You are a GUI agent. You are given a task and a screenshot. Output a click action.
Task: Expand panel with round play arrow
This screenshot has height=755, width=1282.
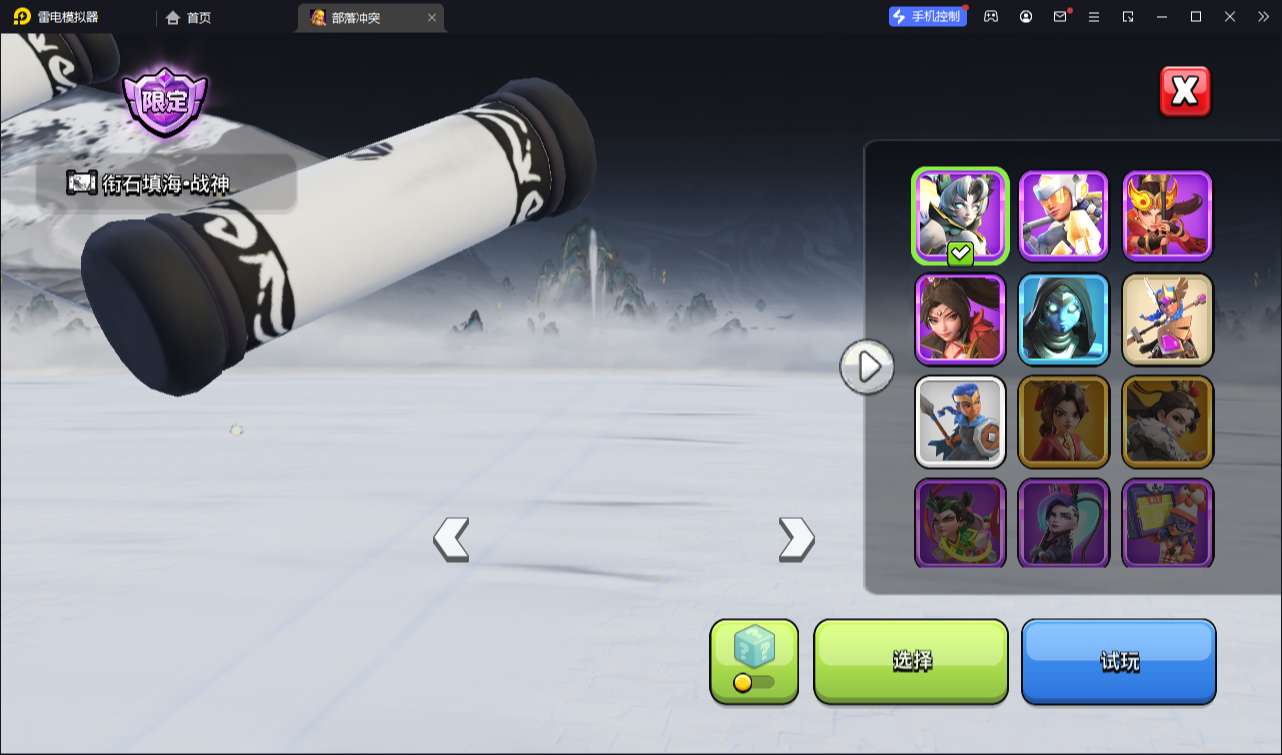point(867,367)
